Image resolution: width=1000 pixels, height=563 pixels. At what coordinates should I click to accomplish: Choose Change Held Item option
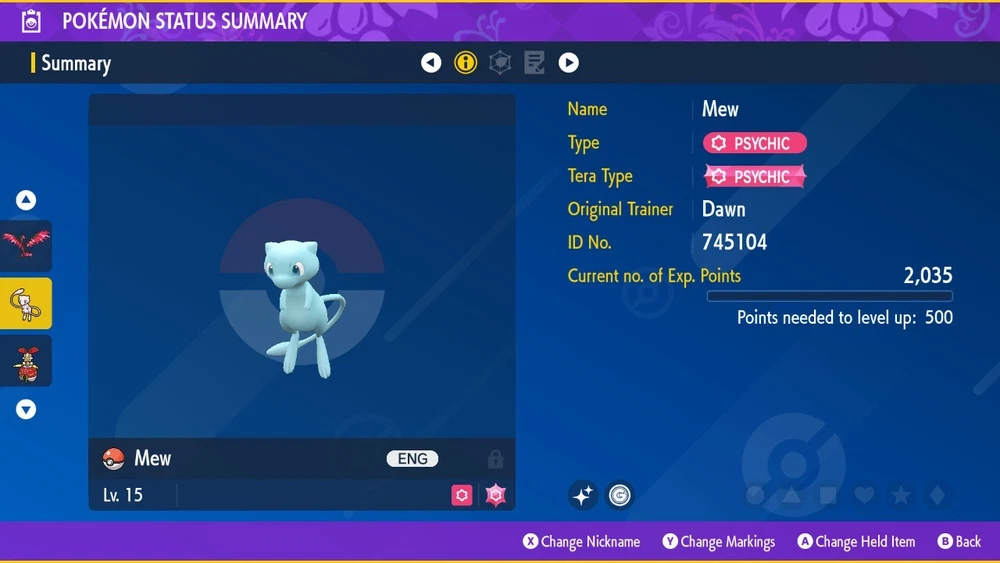(x=856, y=542)
